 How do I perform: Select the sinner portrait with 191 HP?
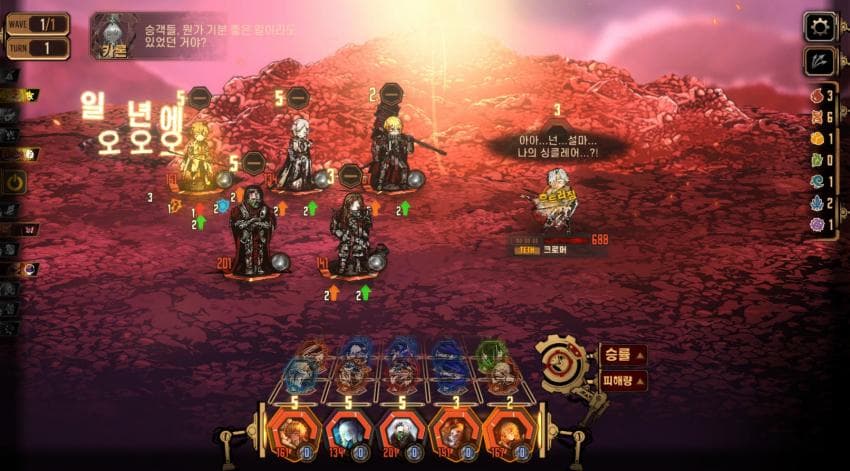pos(455,431)
